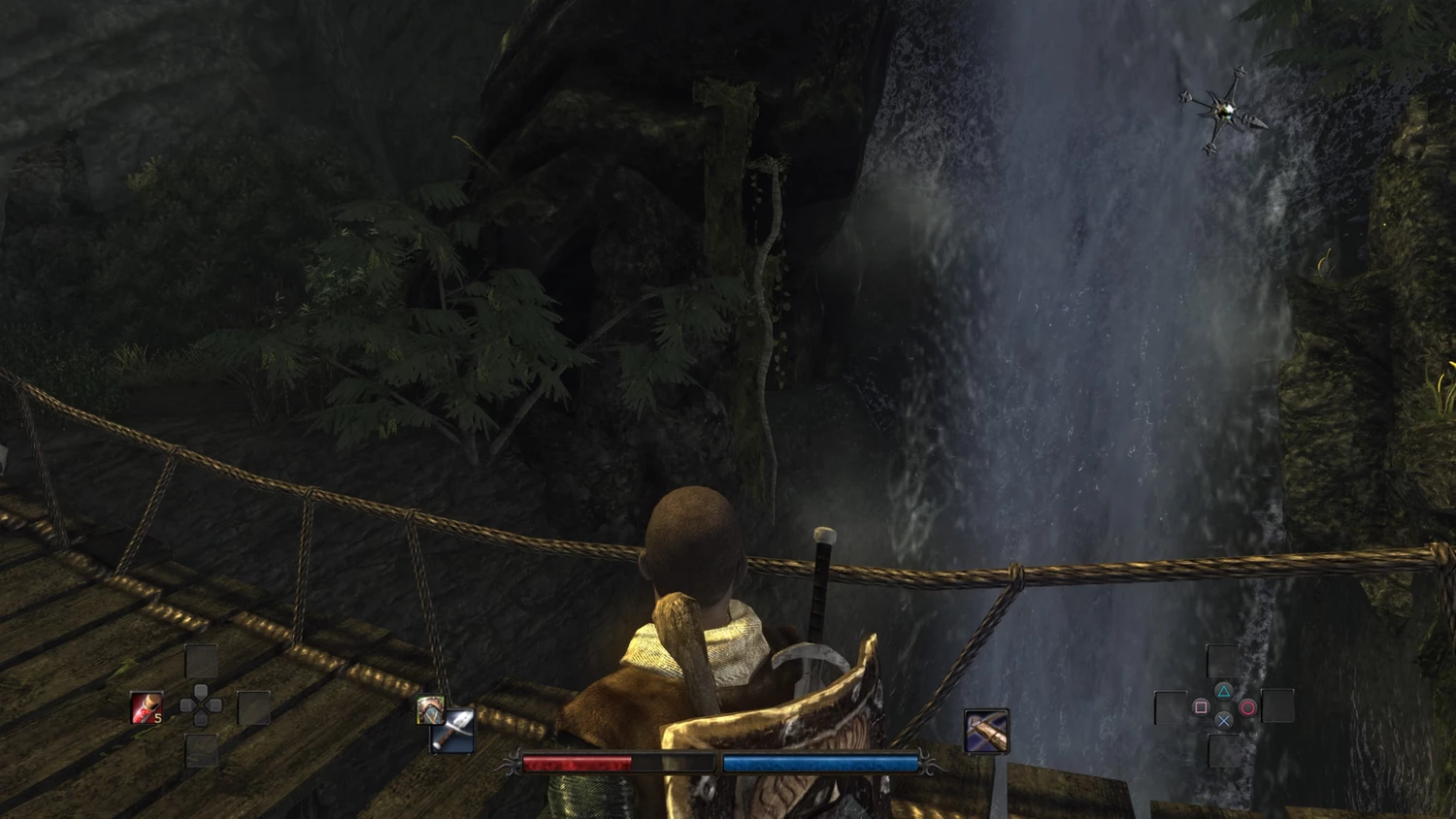Select the crossbow ranged weapon icon
The image size is (1456, 819).
point(986,731)
